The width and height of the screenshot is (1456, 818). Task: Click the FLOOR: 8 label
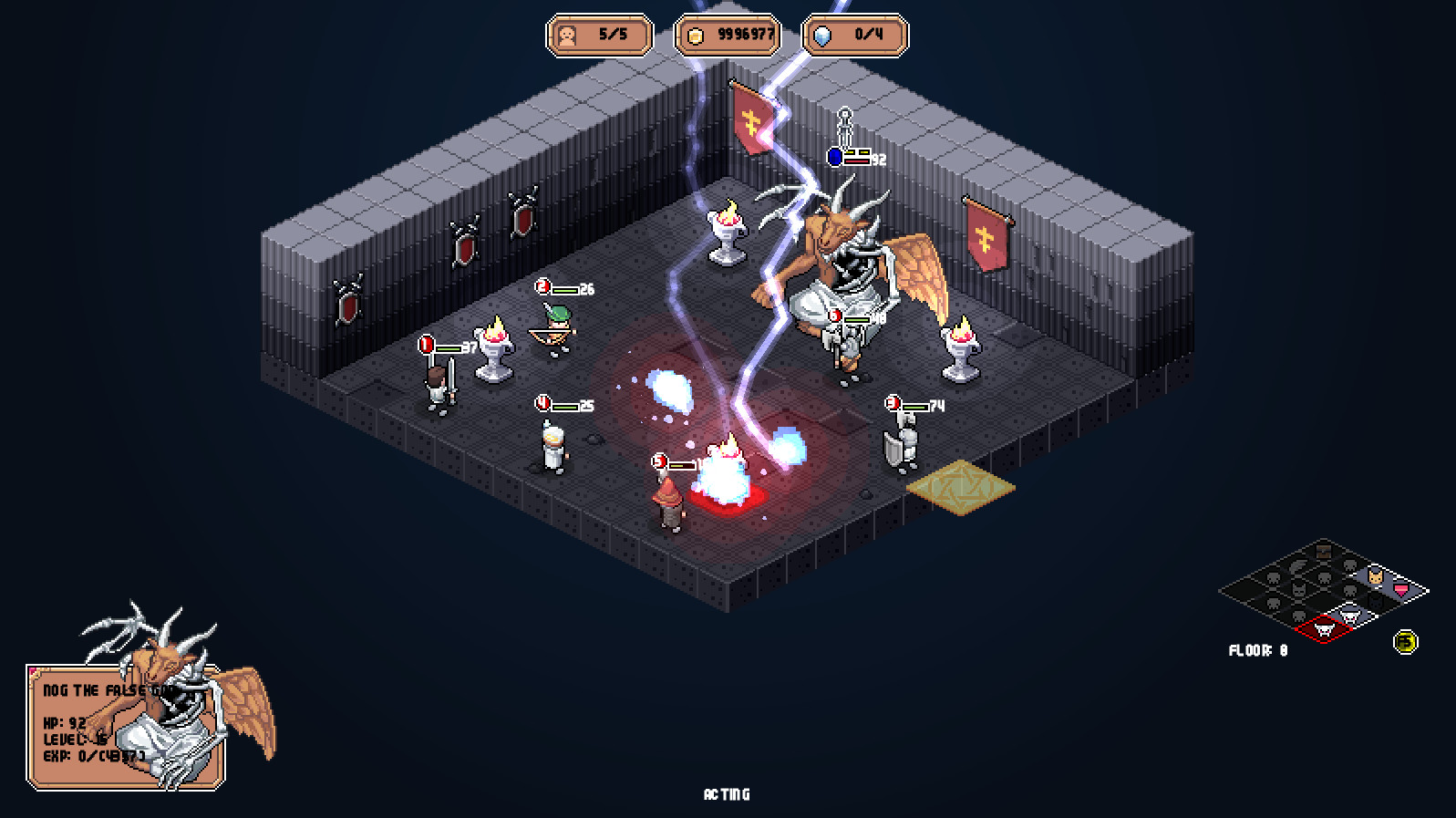coord(1259,649)
